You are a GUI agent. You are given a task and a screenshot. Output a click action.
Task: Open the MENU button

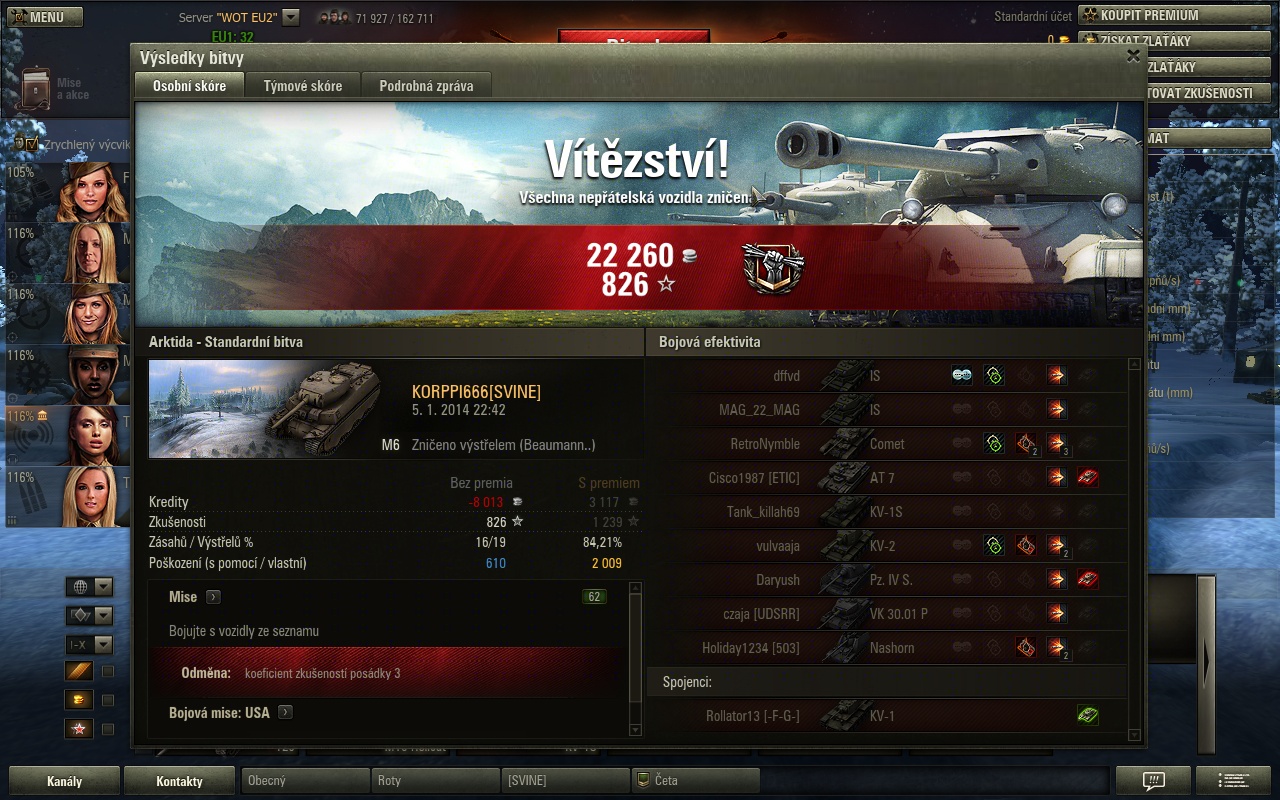[45, 17]
